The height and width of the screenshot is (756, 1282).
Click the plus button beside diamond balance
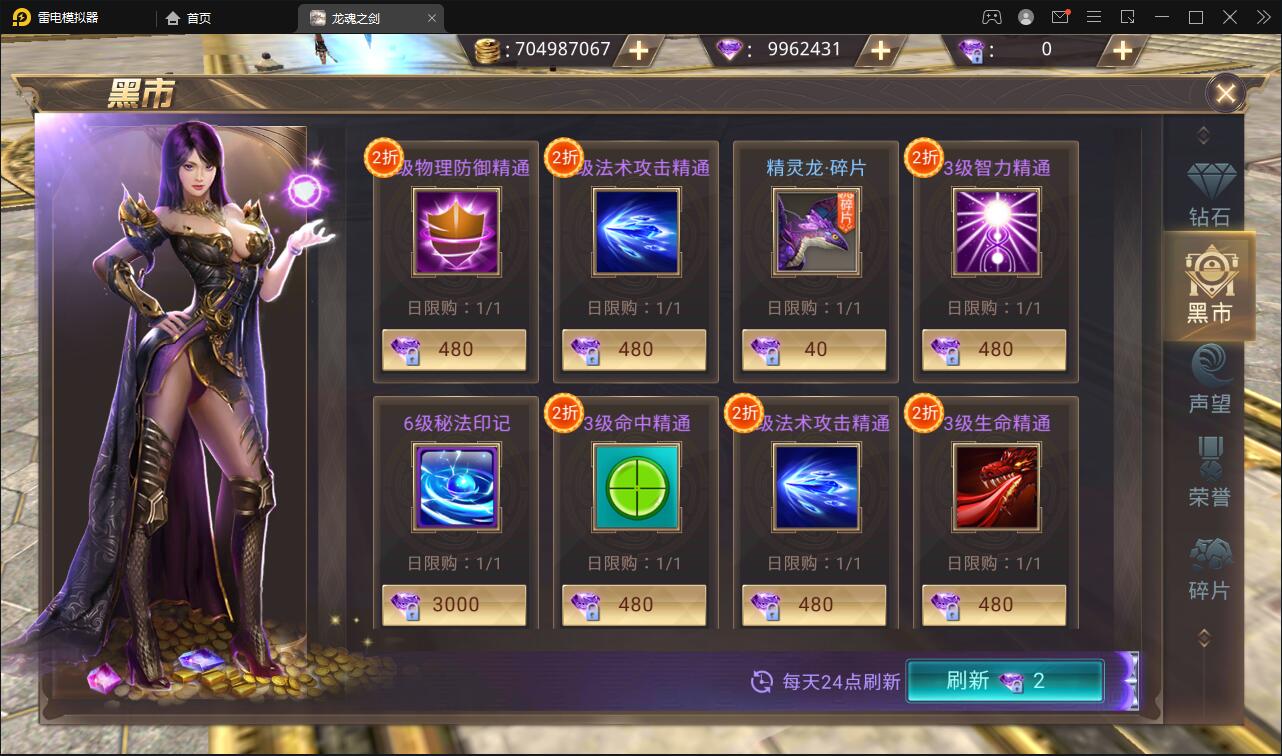pos(880,49)
